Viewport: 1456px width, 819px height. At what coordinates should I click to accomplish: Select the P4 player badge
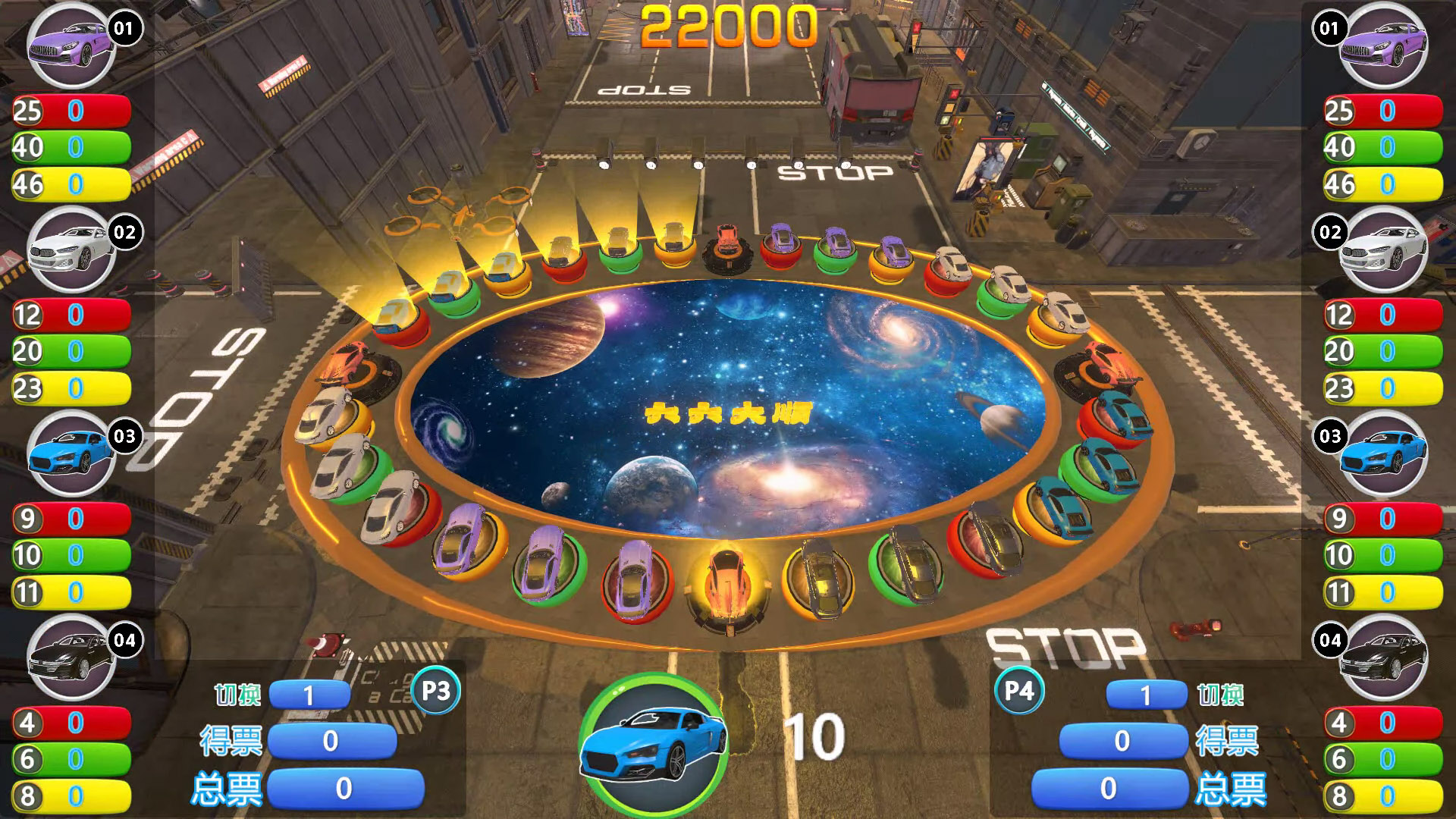tap(1019, 691)
